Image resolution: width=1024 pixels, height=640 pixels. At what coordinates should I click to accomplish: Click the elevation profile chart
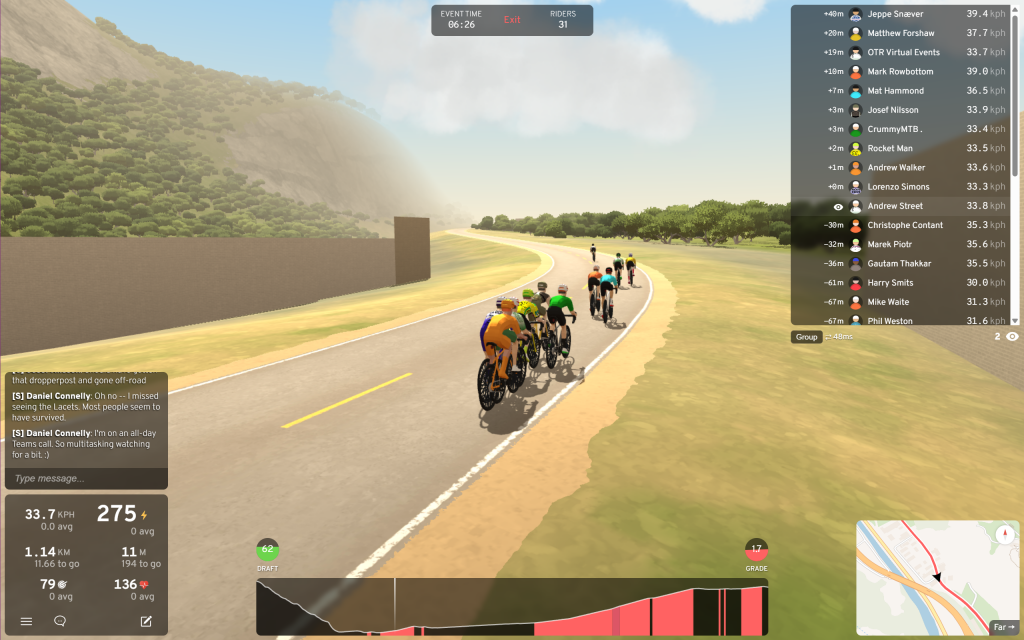512,607
